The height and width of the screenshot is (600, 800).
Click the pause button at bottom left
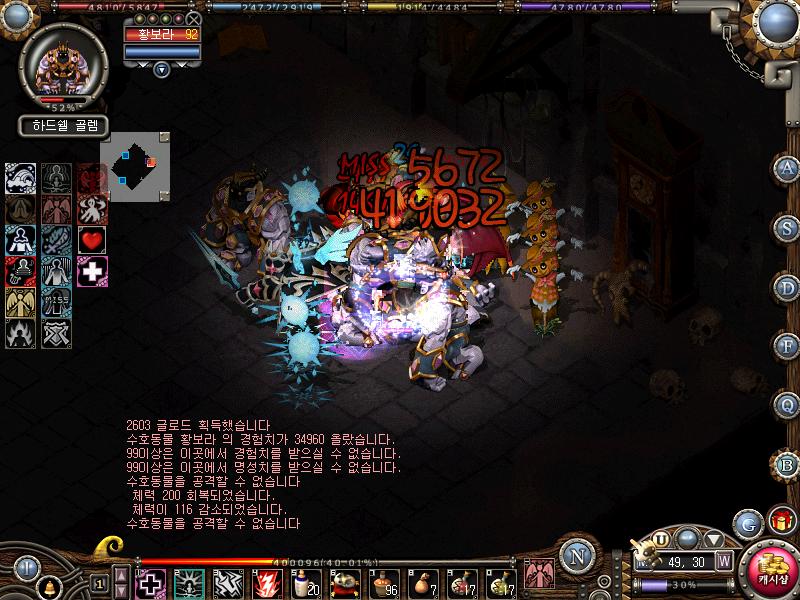(x=26, y=569)
